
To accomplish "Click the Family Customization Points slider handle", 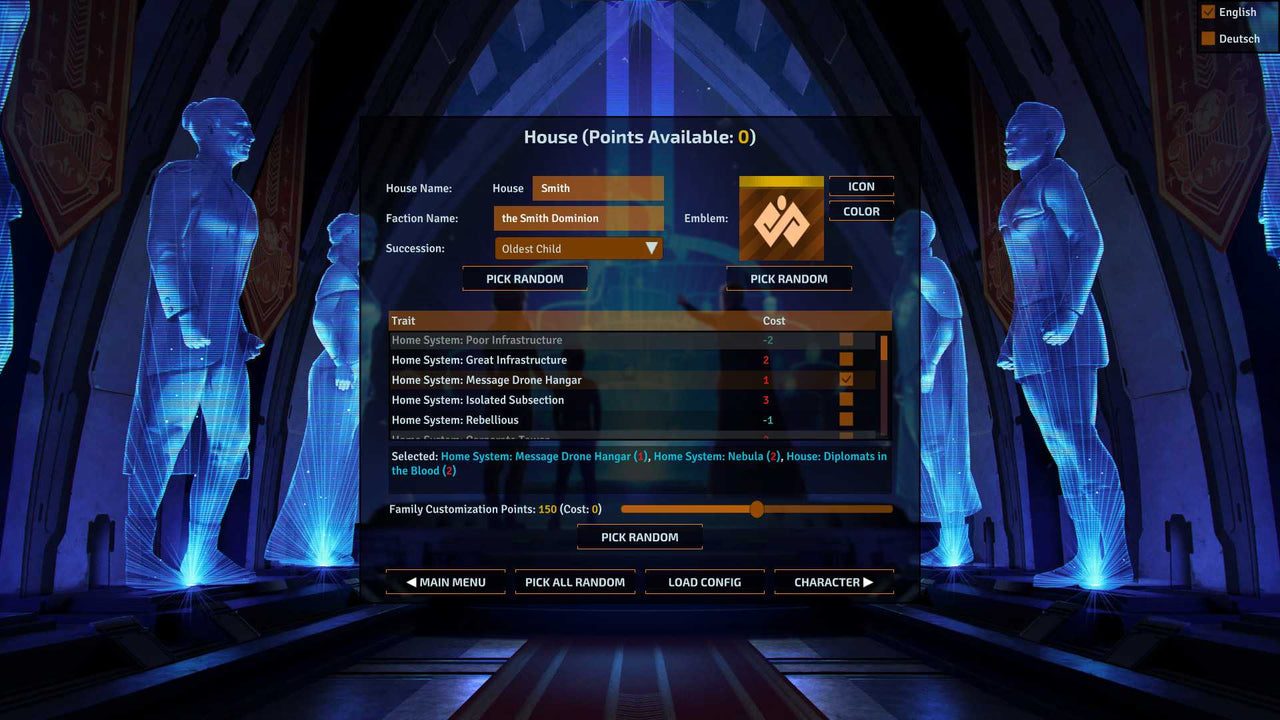I will pyautogui.click(x=756, y=509).
